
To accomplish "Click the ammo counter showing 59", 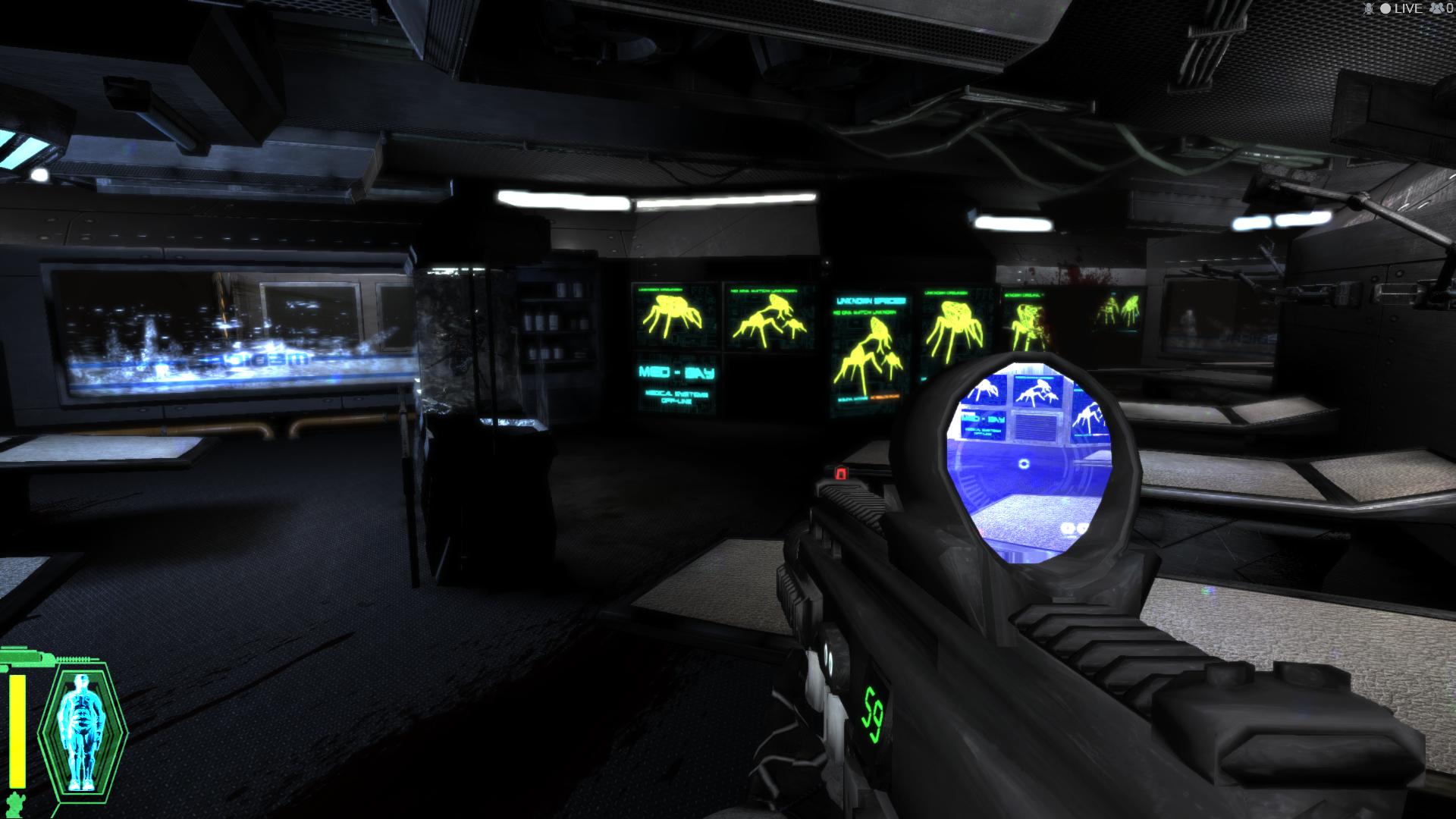I will click(872, 713).
